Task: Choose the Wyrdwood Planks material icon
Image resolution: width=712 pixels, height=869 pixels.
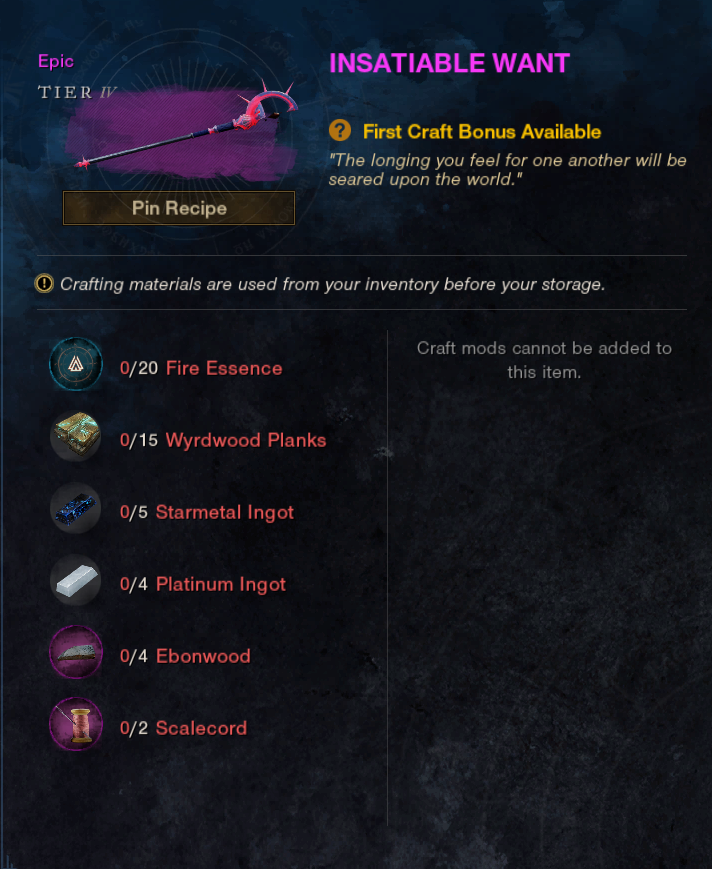Action: click(x=75, y=439)
